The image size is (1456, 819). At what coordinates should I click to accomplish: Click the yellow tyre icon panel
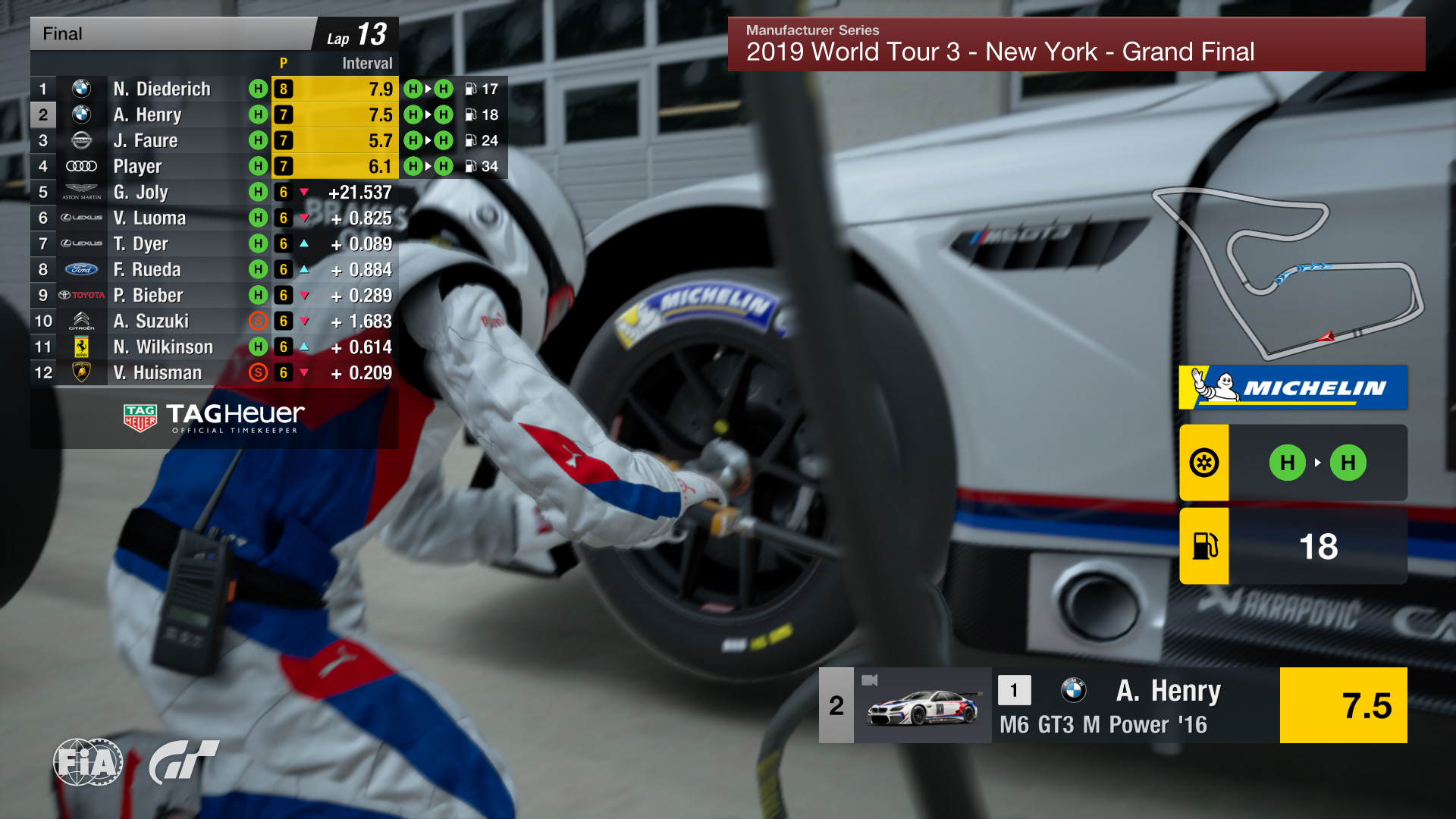pyautogui.click(x=1204, y=463)
